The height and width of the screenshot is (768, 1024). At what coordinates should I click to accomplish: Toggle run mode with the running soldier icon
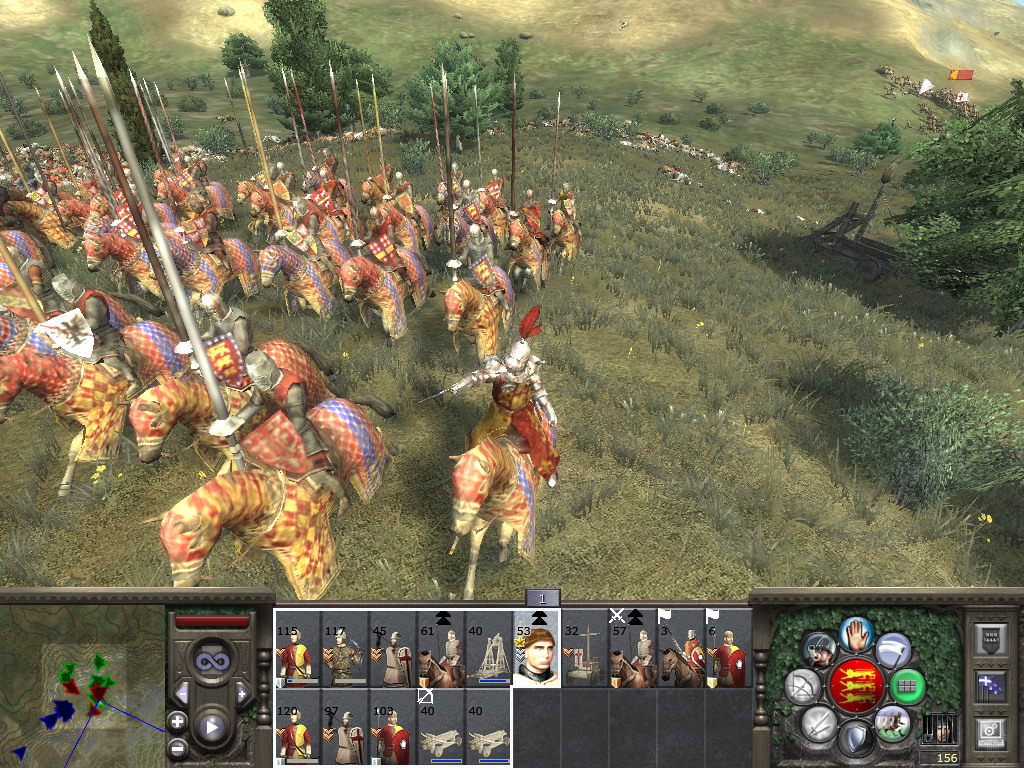pyautogui.click(x=892, y=722)
